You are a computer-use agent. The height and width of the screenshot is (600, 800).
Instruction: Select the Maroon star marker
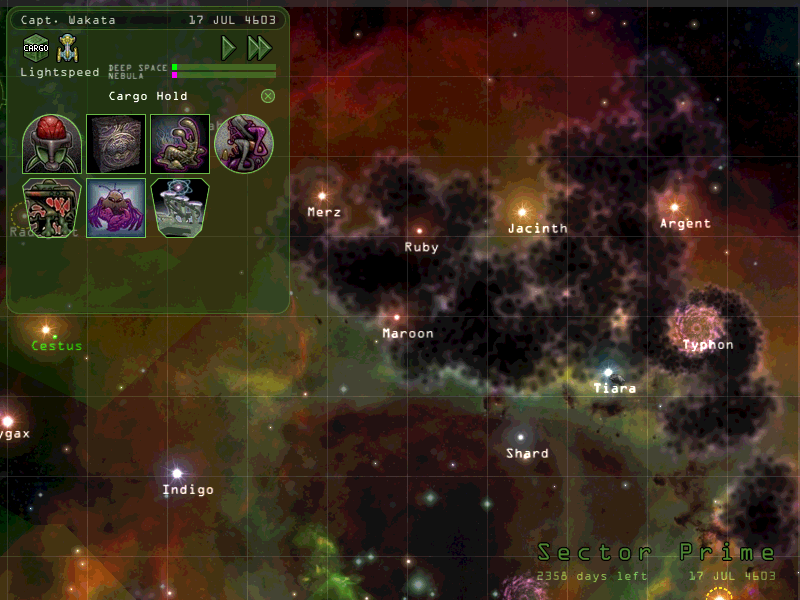(397, 317)
